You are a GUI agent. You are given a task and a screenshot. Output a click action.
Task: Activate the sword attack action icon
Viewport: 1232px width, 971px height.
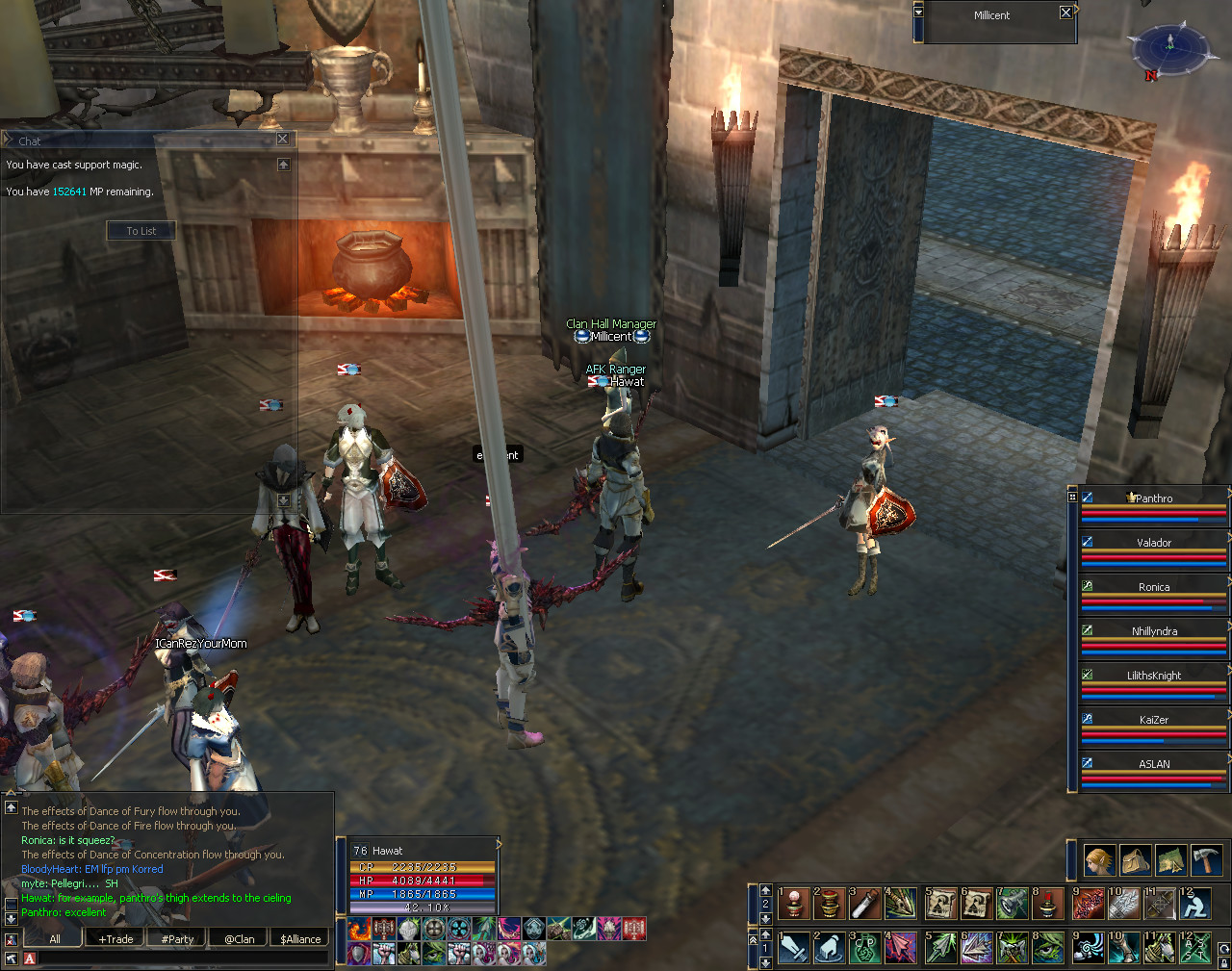[x=794, y=948]
